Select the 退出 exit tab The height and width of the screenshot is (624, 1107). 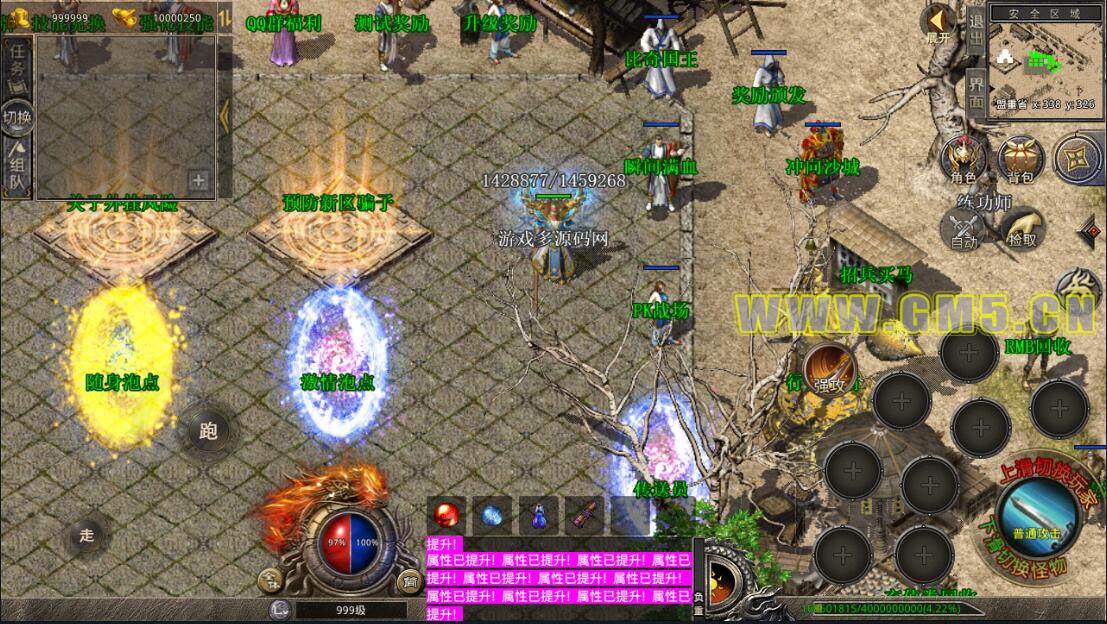coord(976,32)
